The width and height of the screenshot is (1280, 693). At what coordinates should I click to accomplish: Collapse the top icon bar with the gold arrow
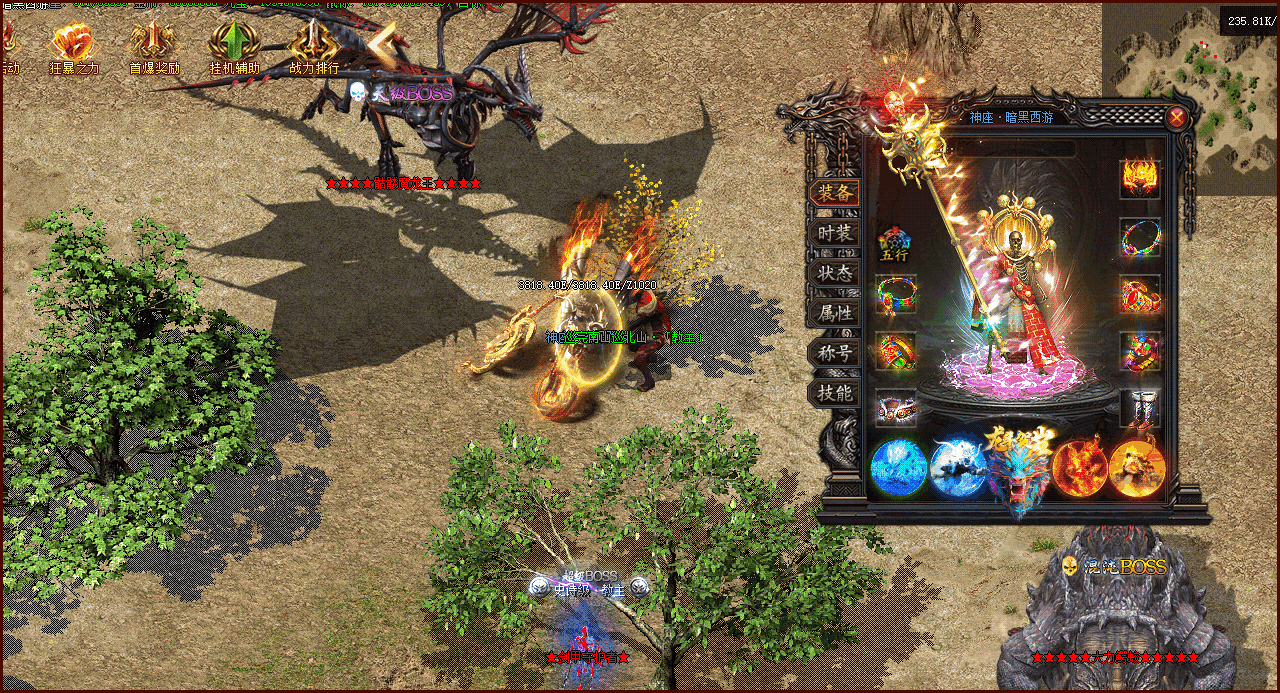tap(381, 40)
